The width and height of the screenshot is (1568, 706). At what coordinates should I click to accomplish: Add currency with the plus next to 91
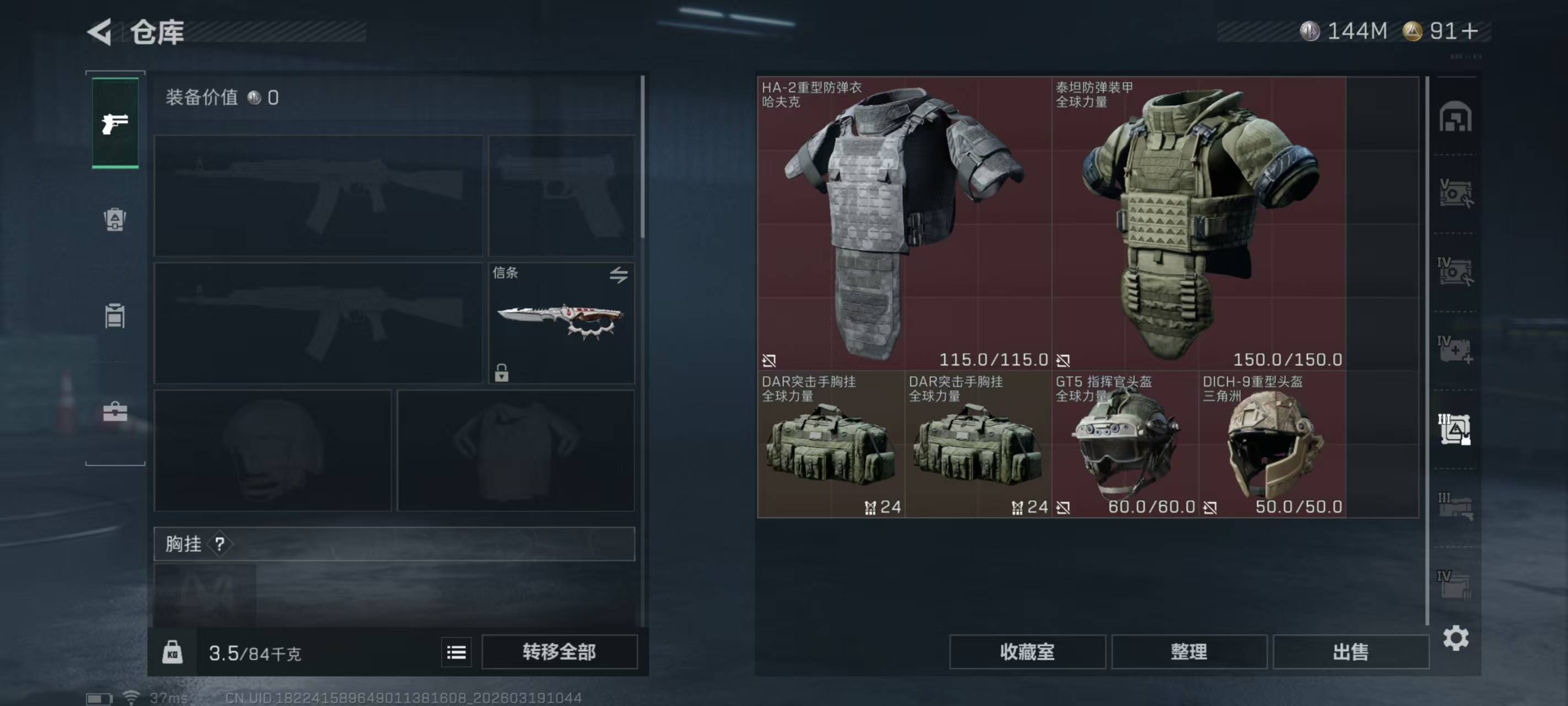click(x=1468, y=31)
